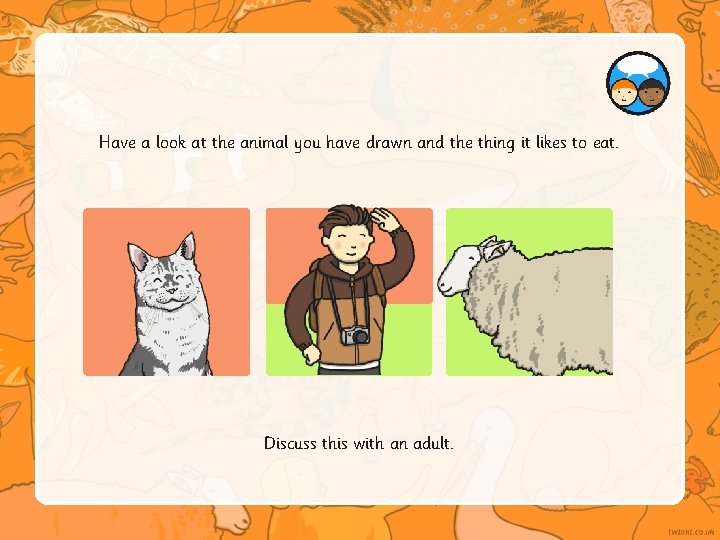Choose the boy with camera card
This screenshot has width=720, height=540.
349,292
